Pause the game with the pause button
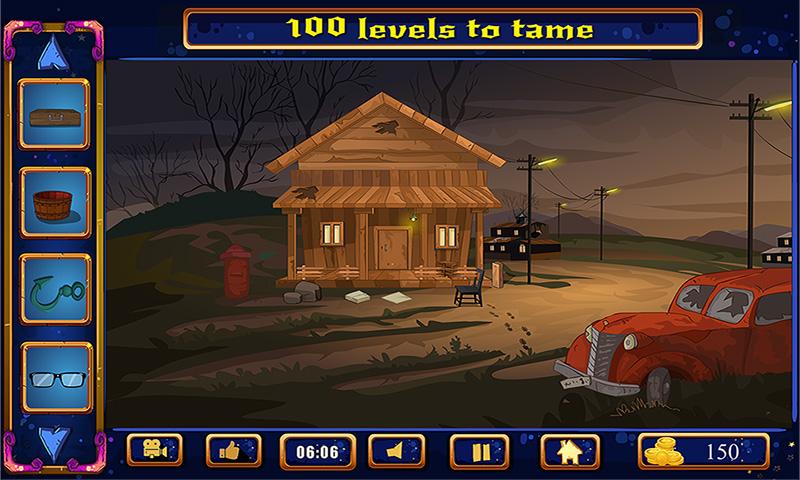 480,451
